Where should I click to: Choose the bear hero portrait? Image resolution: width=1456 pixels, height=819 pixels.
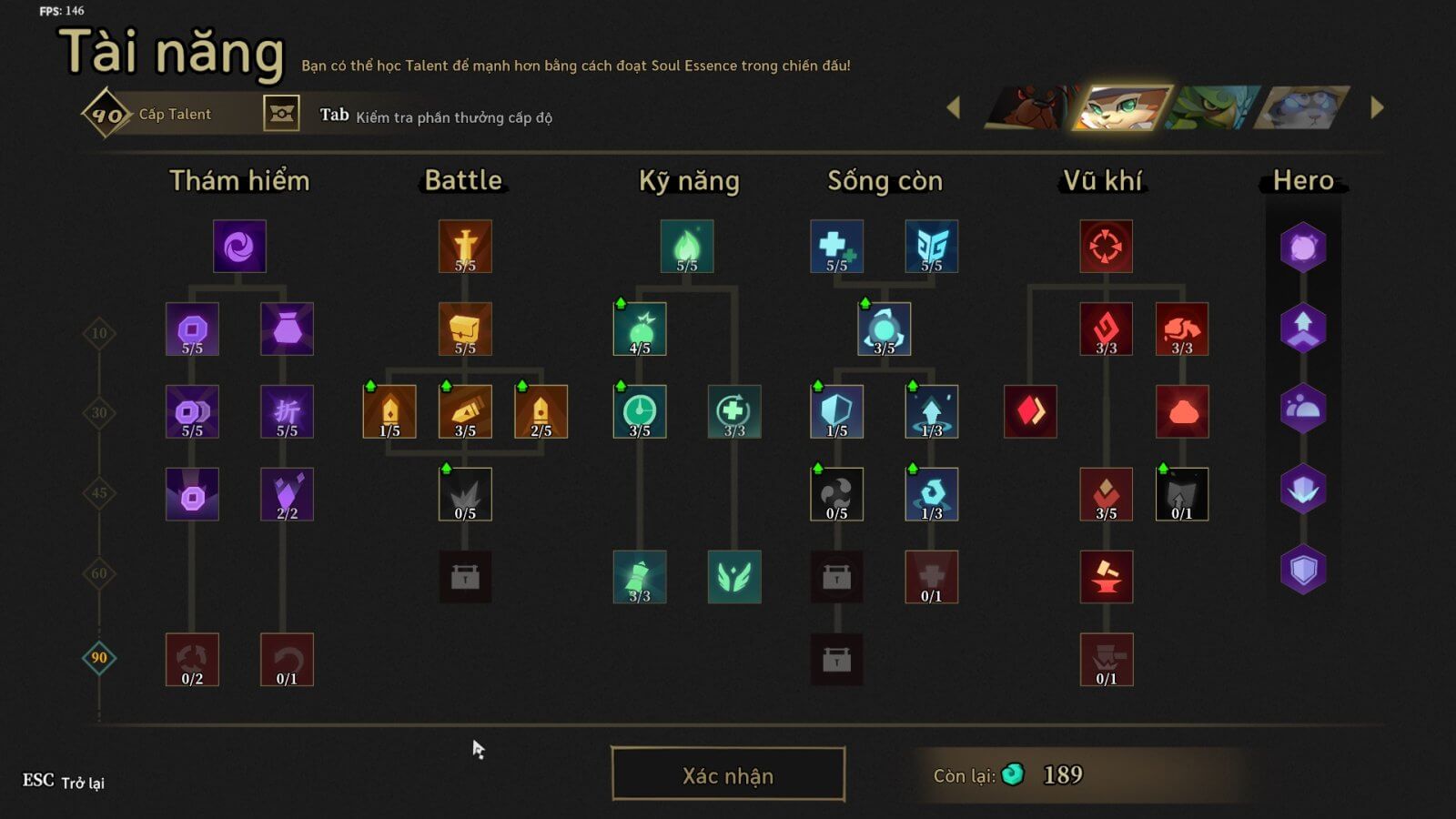click(x=1031, y=108)
